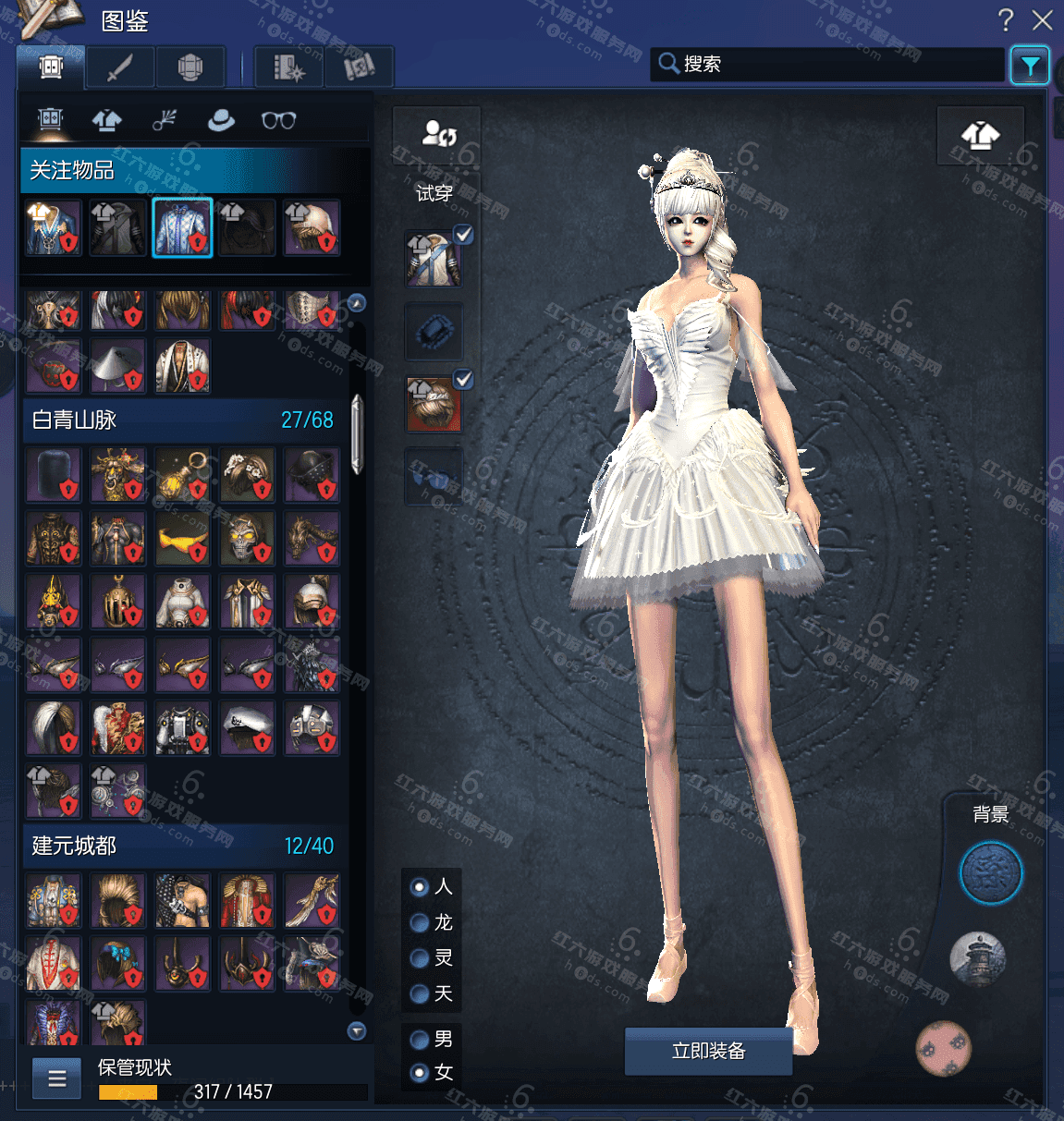The image size is (1064, 1121).
Task: Click the 立即装备 equip button
Action: click(x=708, y=1051)
